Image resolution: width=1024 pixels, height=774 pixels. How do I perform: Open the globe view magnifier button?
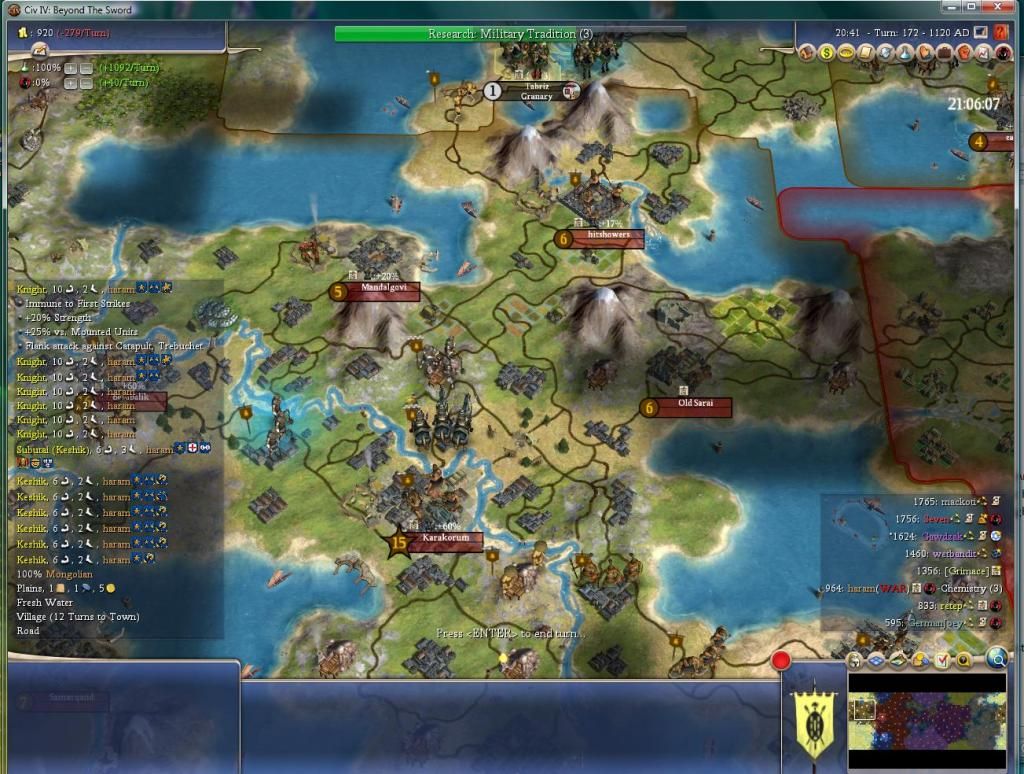pos(996,658)
